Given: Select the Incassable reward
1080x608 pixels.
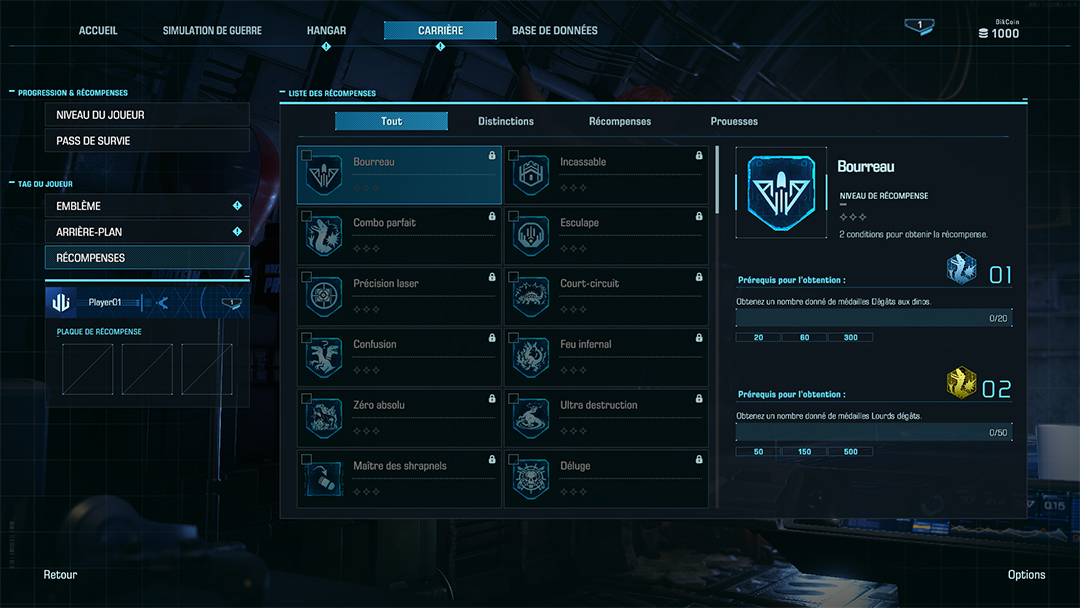Looking at the screenshot, I should tap(606, 175).
